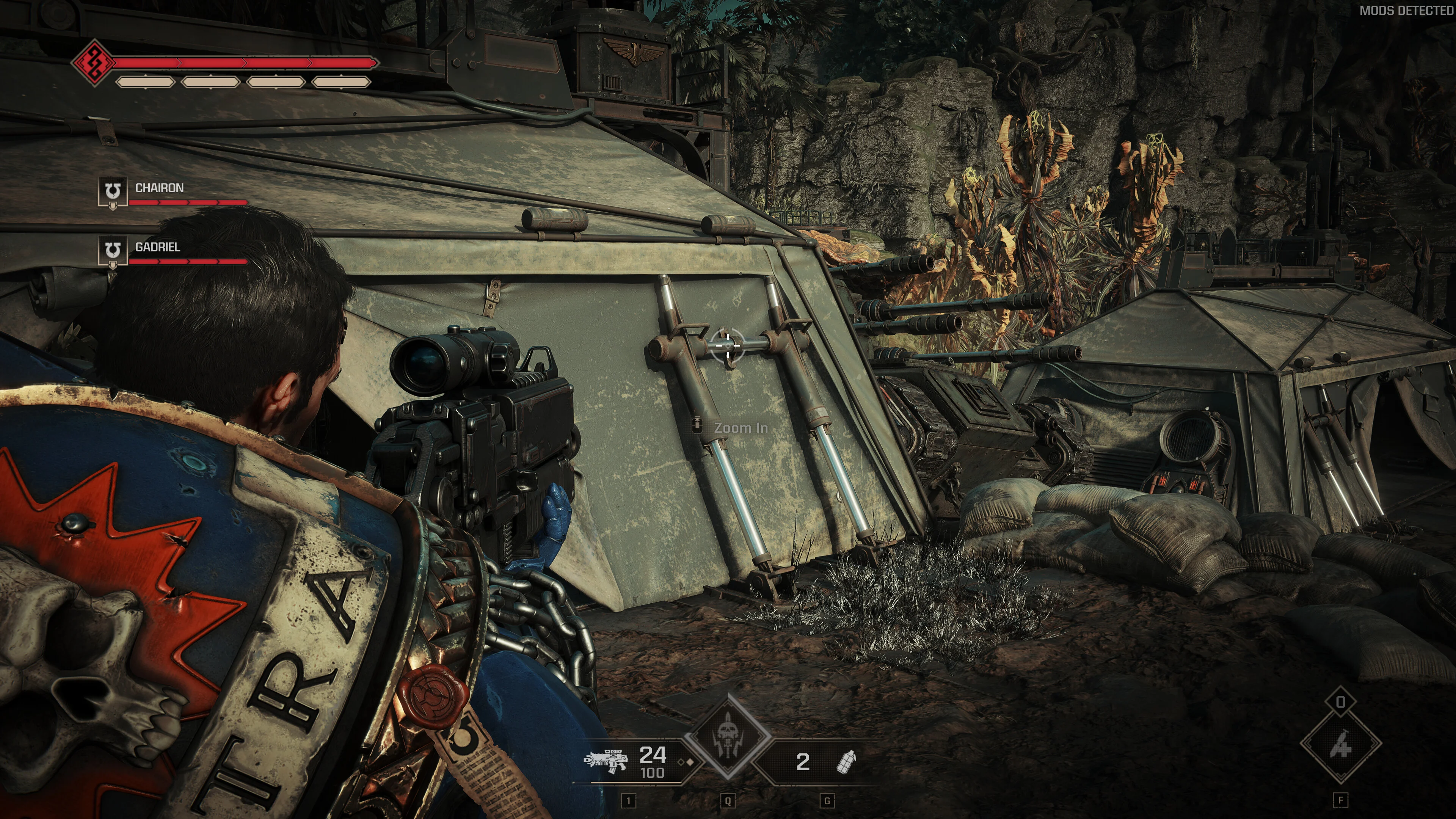Viewport: 1456px width, 819px height.
Task: Select squadmate Gadriel's portrait icon
Action: click(x=113, y=250)
